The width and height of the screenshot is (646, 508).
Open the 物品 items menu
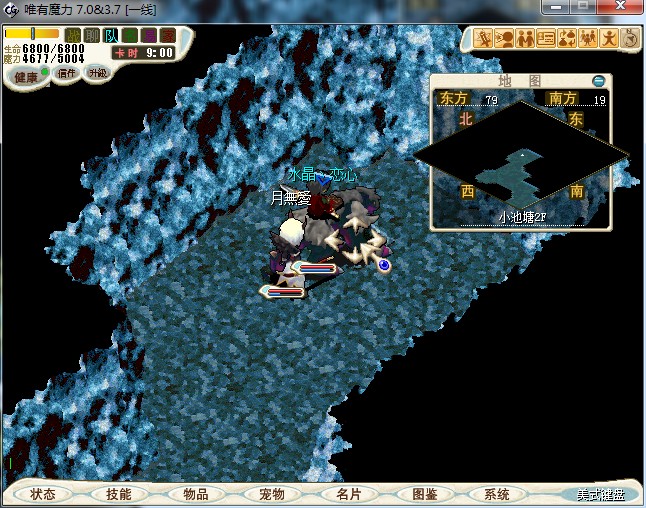(x=195, y=494)
